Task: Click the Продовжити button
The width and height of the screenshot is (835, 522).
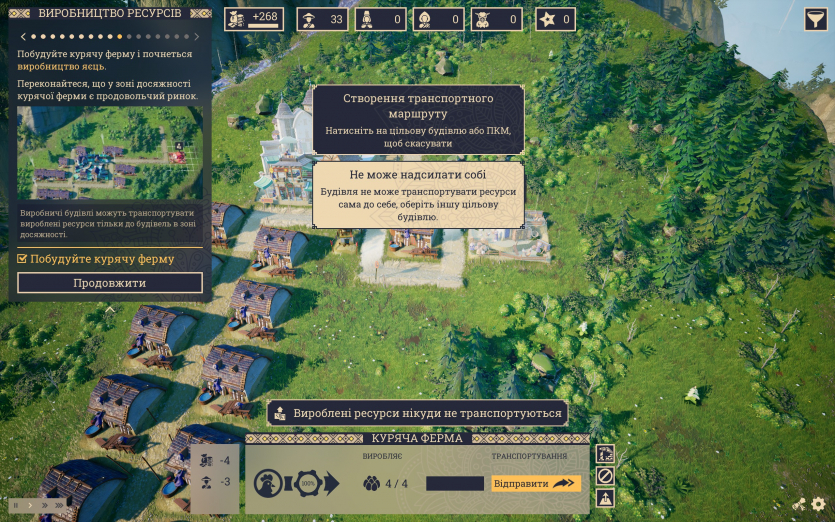Action: 110,283
